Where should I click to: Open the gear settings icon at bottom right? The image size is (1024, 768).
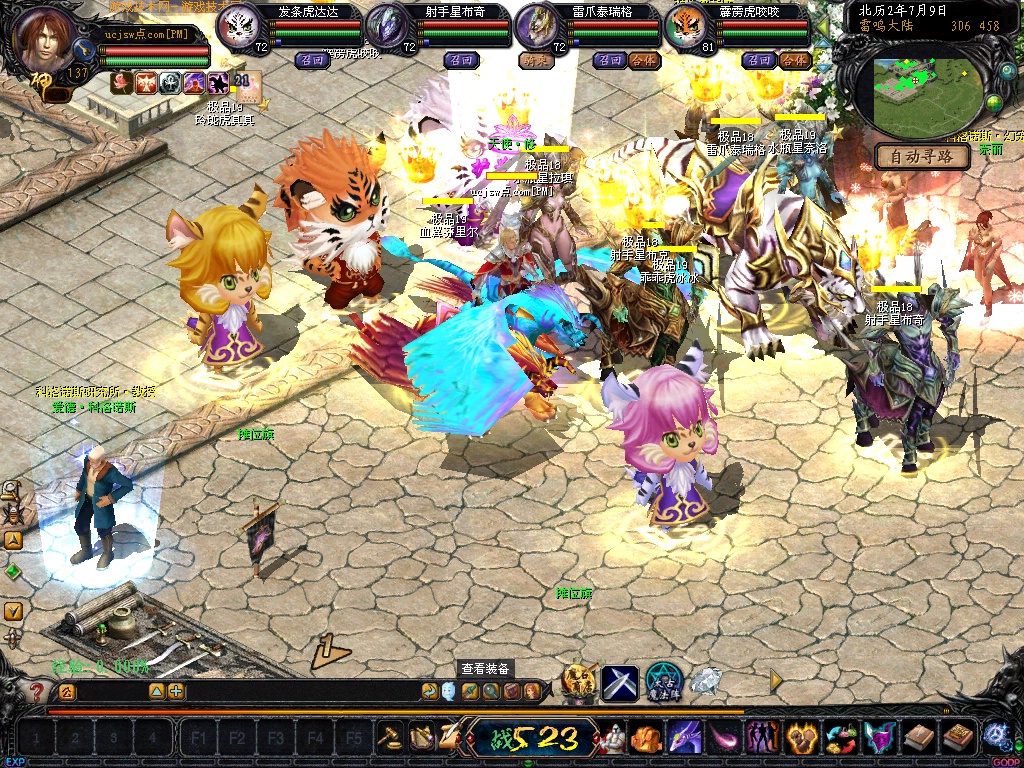pyautogui.click(x=995, y=737)
